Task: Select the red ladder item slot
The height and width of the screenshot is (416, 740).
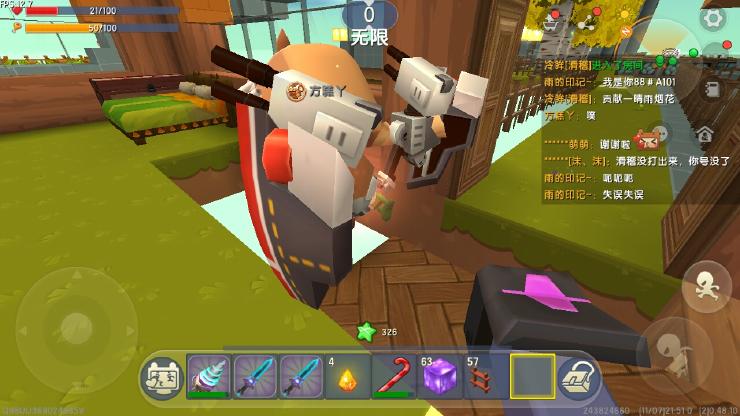Action: [x=484, y=377]
